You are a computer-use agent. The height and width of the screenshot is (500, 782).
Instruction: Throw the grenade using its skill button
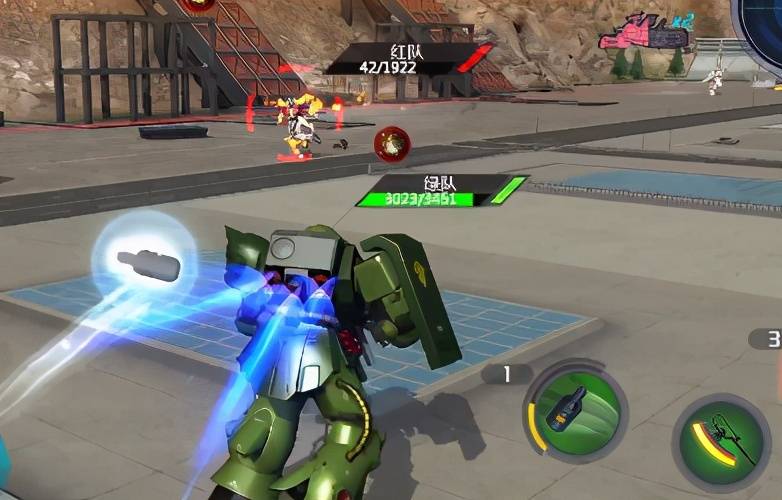click(x=575, y=411)
